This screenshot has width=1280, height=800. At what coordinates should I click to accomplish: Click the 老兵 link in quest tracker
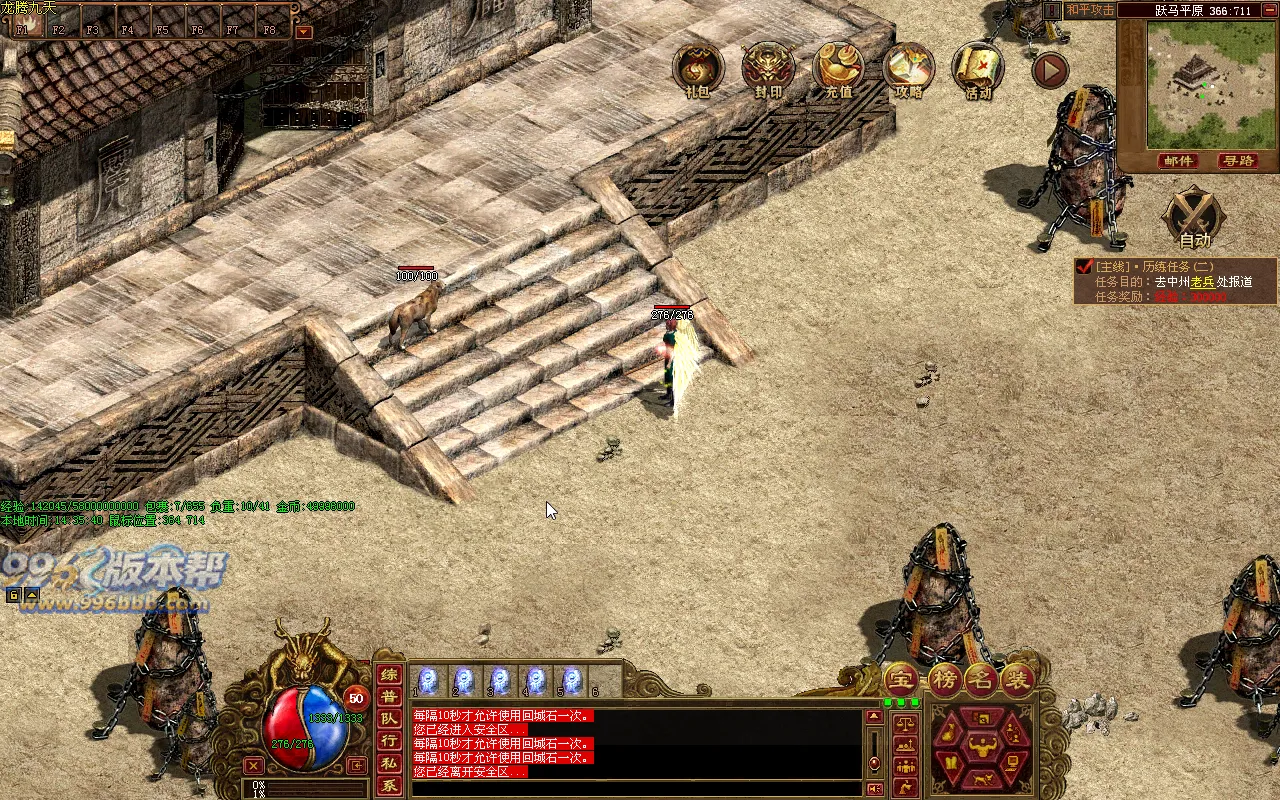click(x=1201, y=282)
